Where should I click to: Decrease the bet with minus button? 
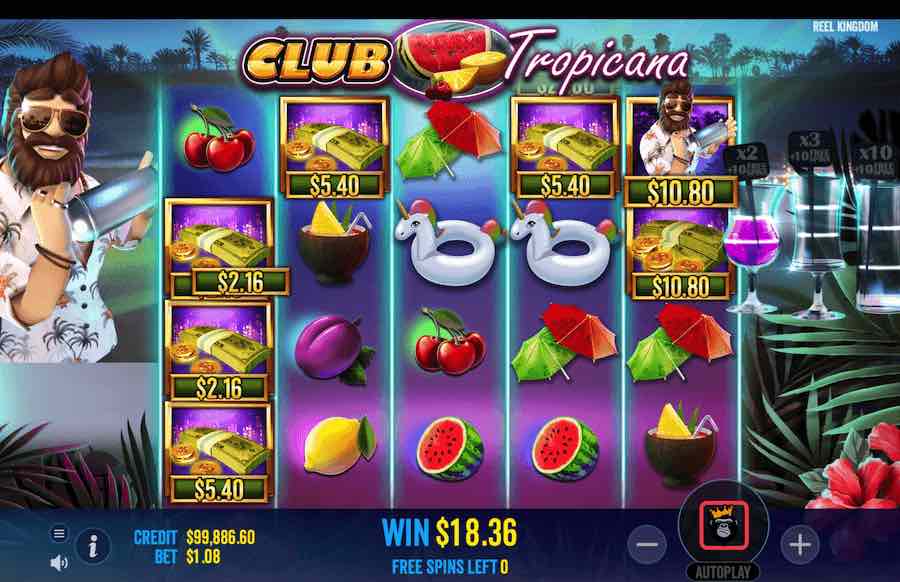click(648, 544)
